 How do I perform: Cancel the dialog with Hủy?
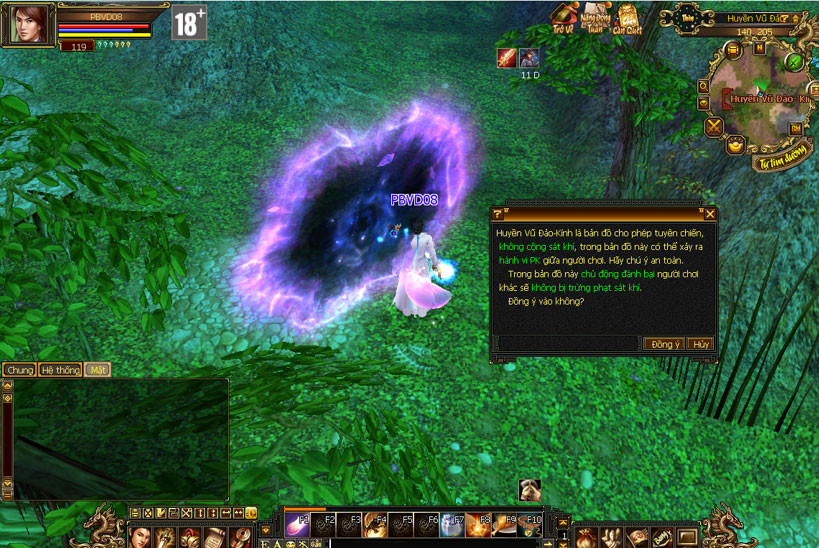(x=701, y=344)
